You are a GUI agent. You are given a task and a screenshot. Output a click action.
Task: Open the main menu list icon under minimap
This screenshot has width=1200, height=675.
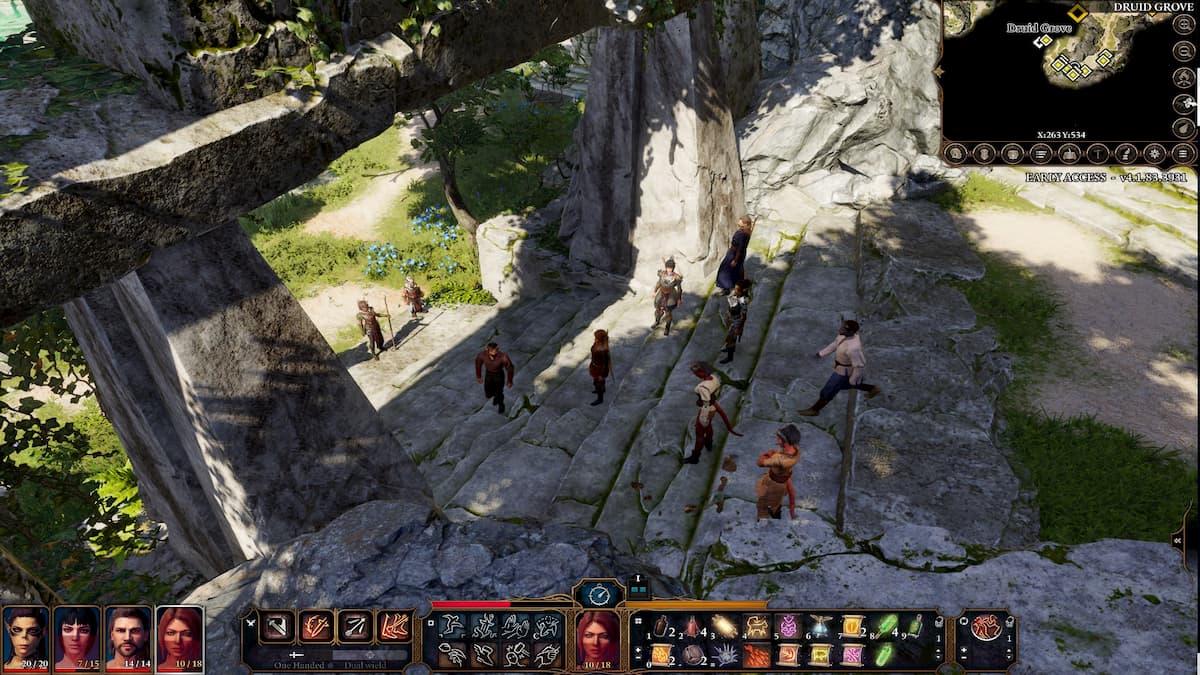point(1184,154)
